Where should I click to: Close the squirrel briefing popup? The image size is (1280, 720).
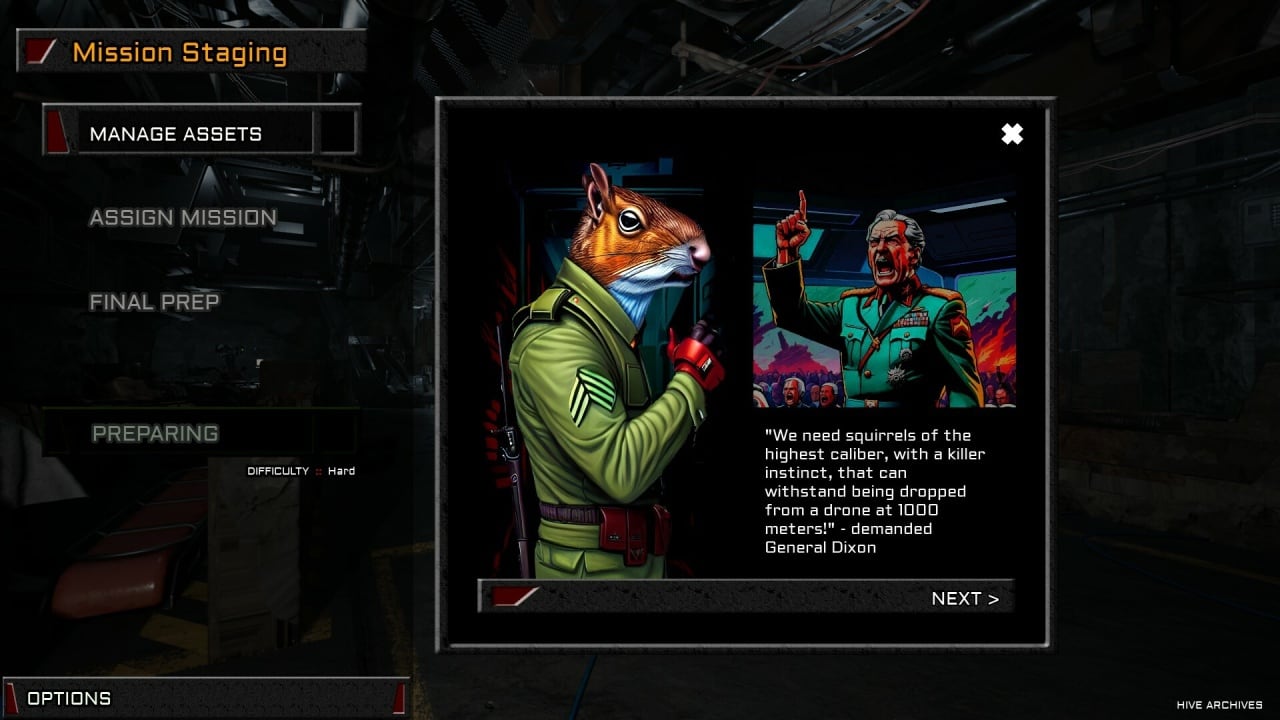pos(1012,134)
